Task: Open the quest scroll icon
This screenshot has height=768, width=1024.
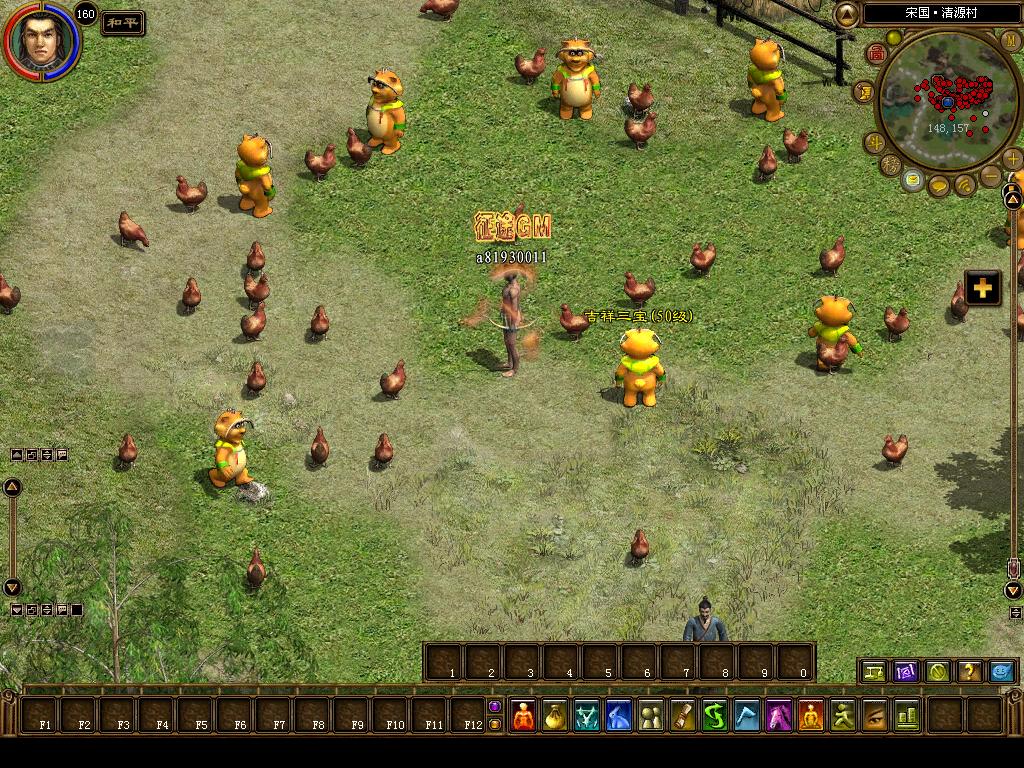Action: [x=684, y=716]
